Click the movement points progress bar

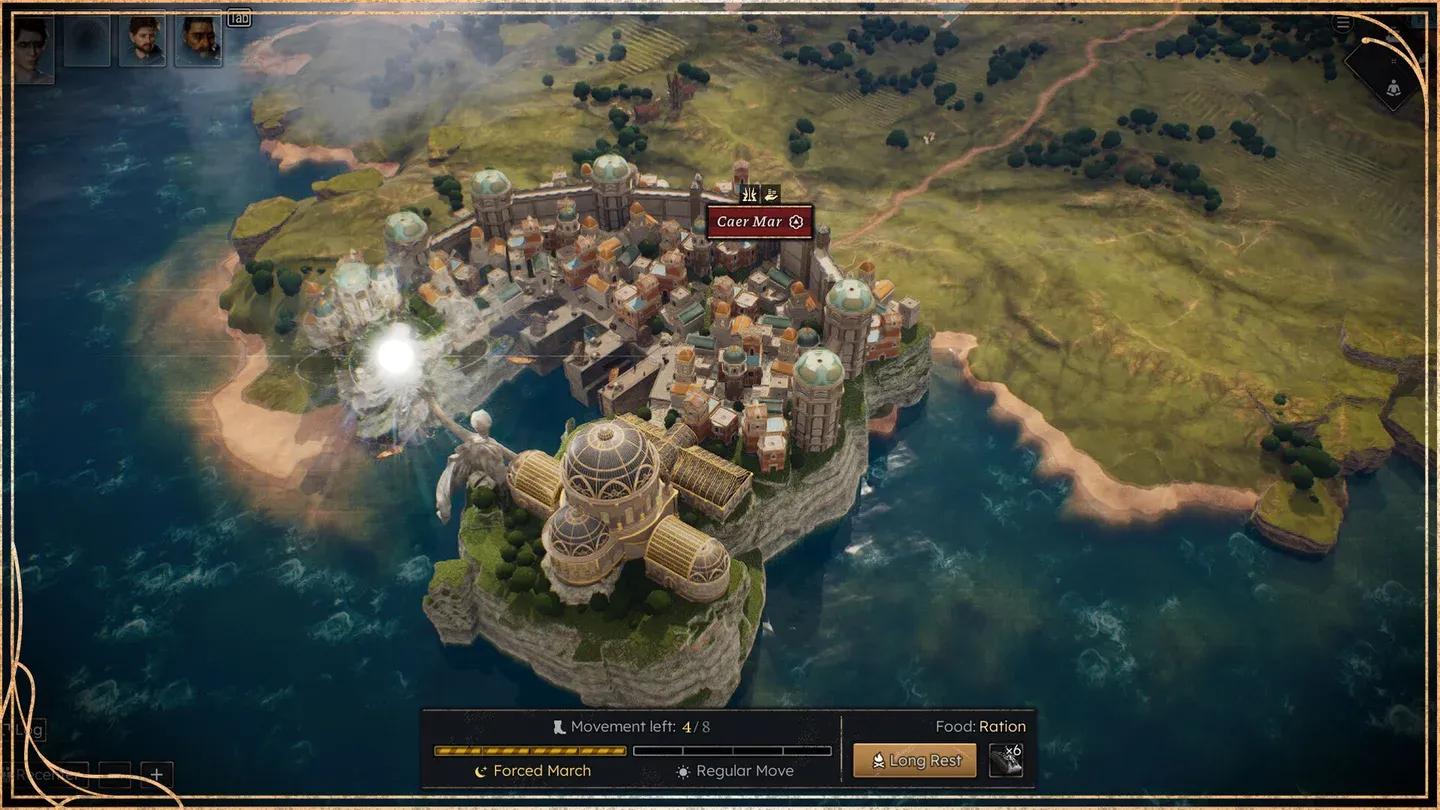pyautogui.click(x=528, y=750)
